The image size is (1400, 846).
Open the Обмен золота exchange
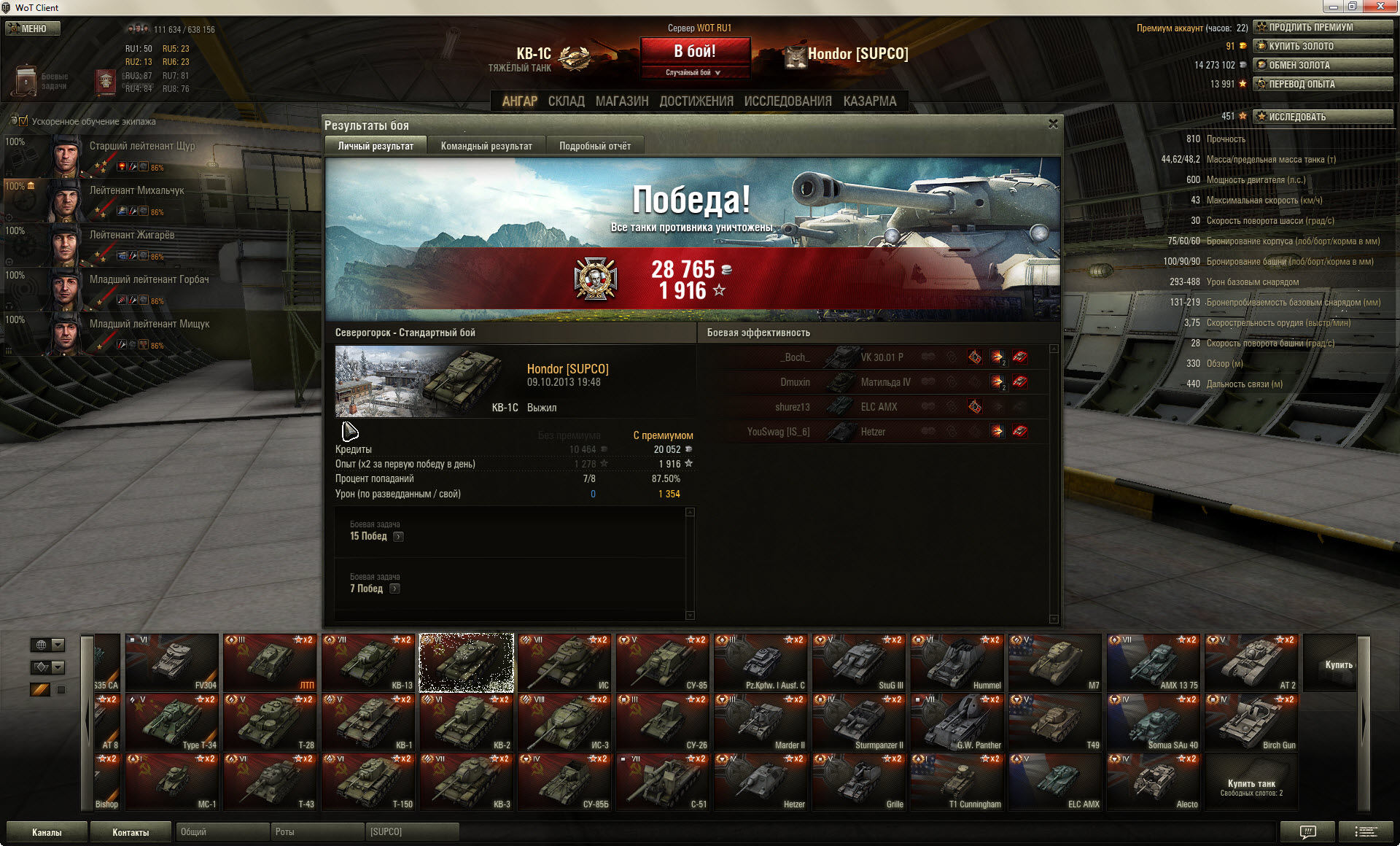pyautogui.click(x=1323, y=65)
